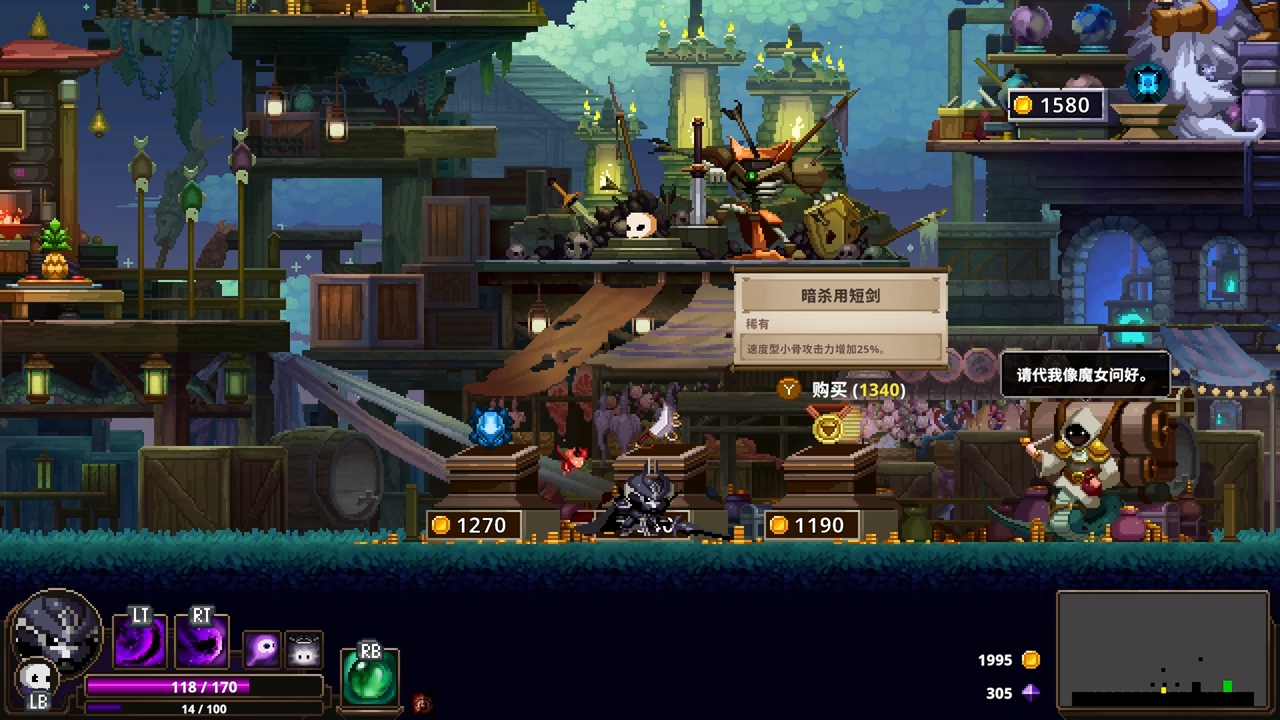Image resolution: width=1280 pixels, height=720 pixels.
Task: Click the red eye inscription icon
Action: 423,704
